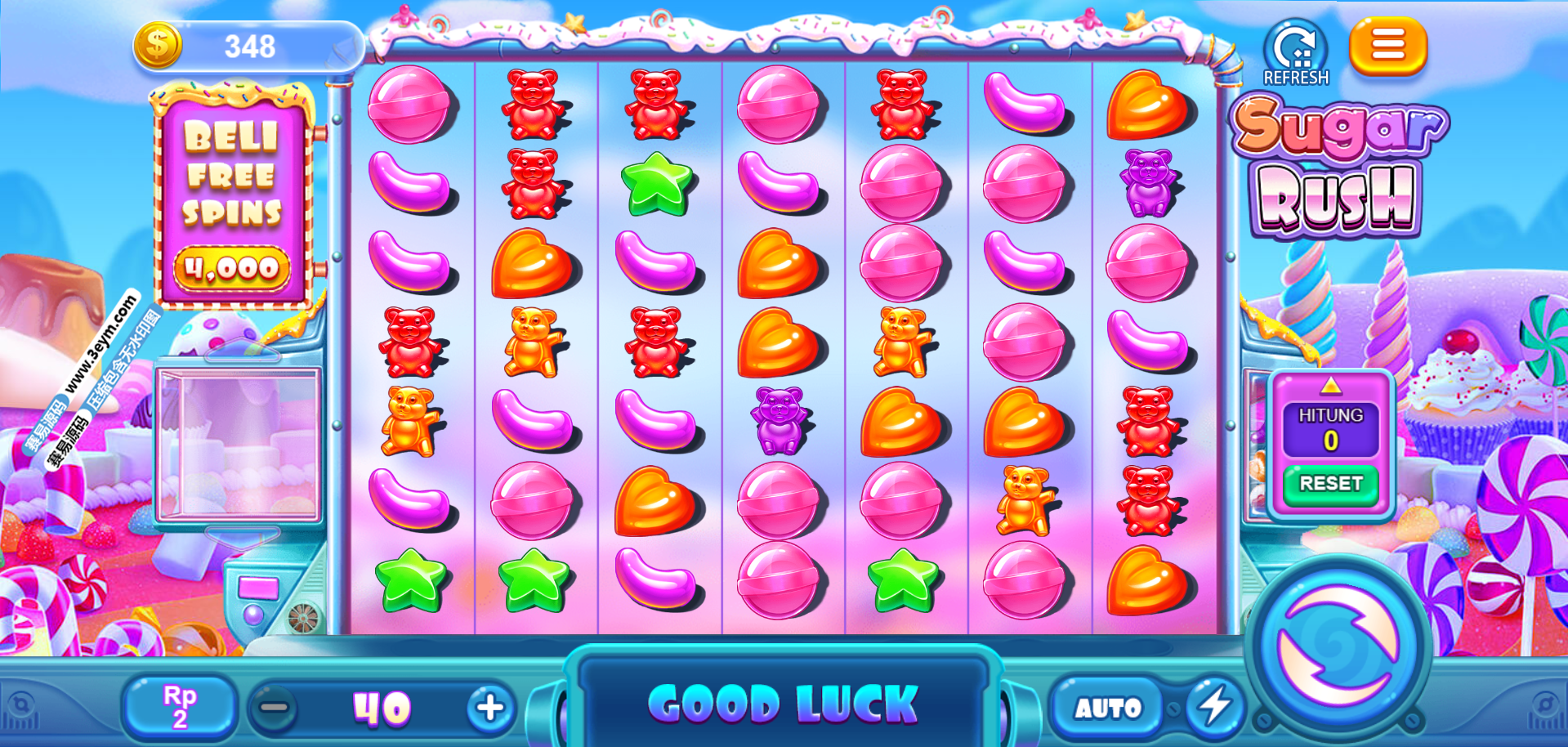Increase the bet with the plus button

point(490,708)
